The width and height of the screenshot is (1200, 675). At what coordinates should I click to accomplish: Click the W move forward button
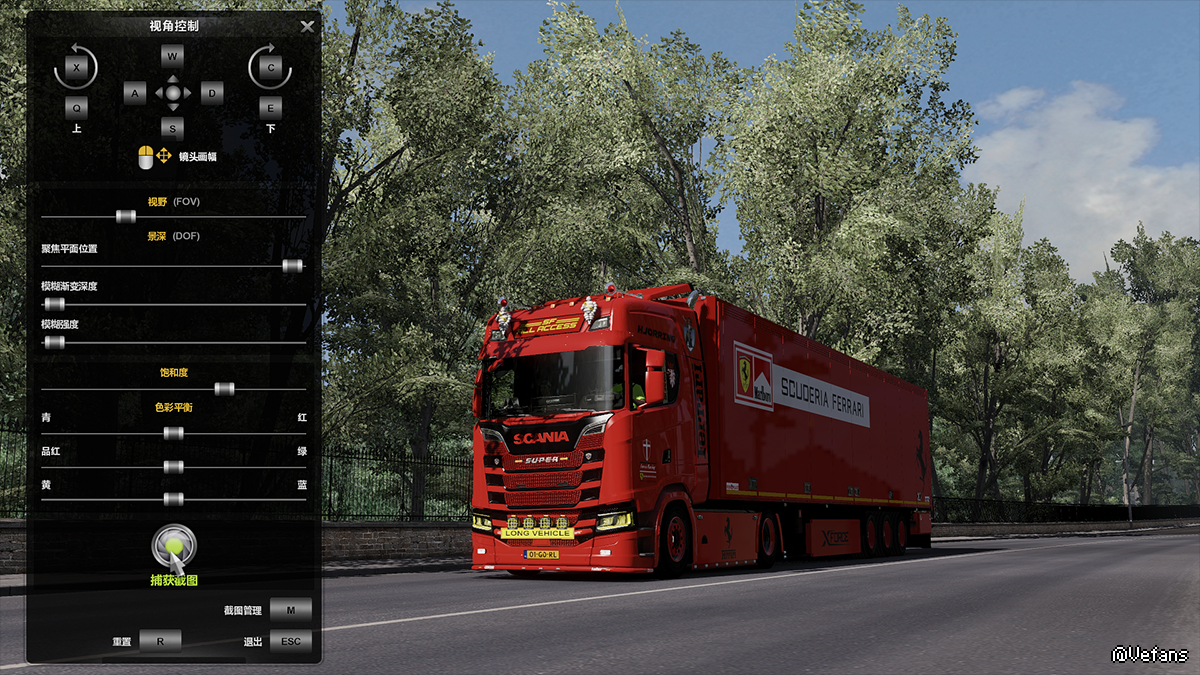point(173,56)
